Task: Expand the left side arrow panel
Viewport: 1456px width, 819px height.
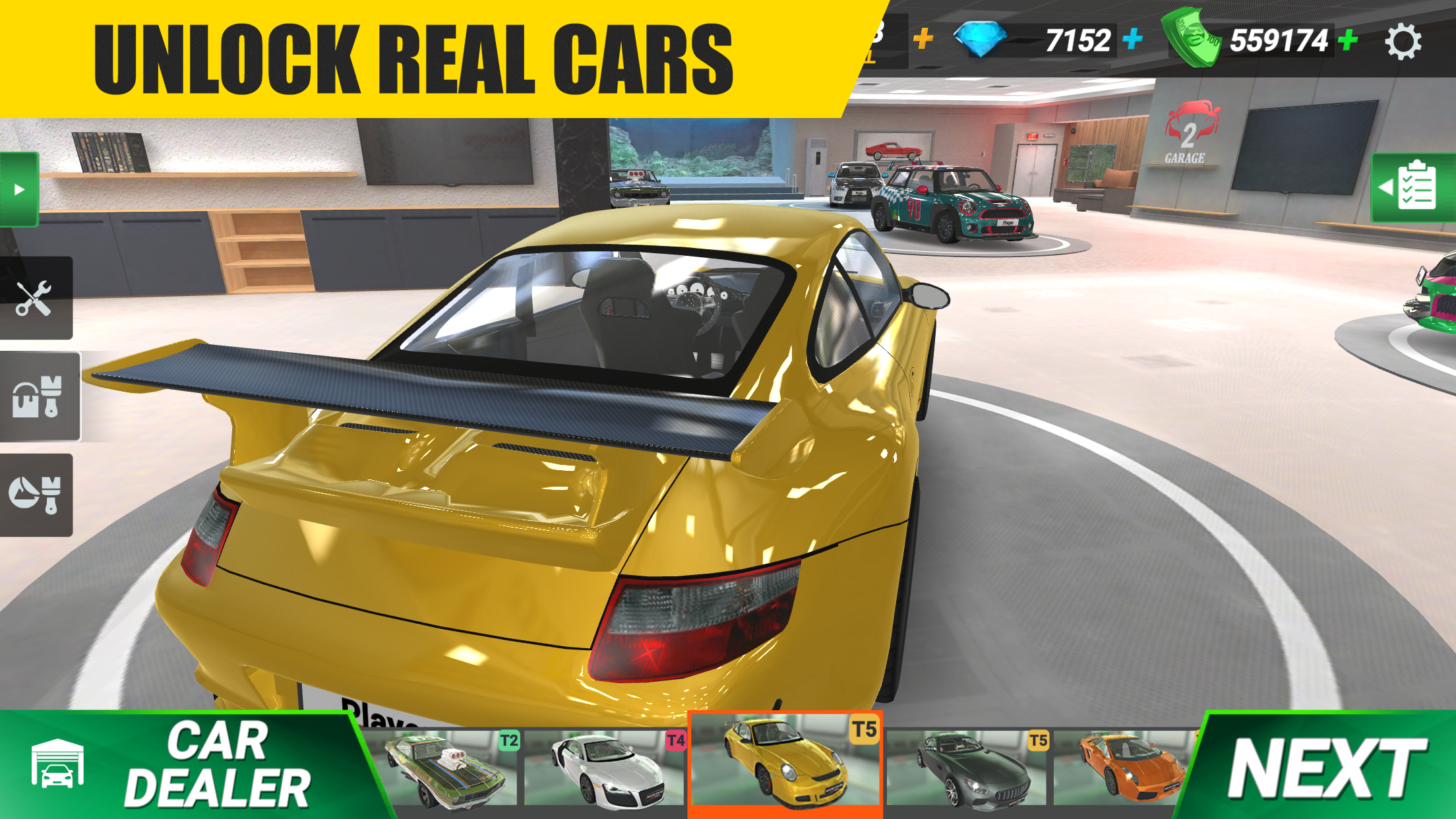Action: click(x=18, y=191)
